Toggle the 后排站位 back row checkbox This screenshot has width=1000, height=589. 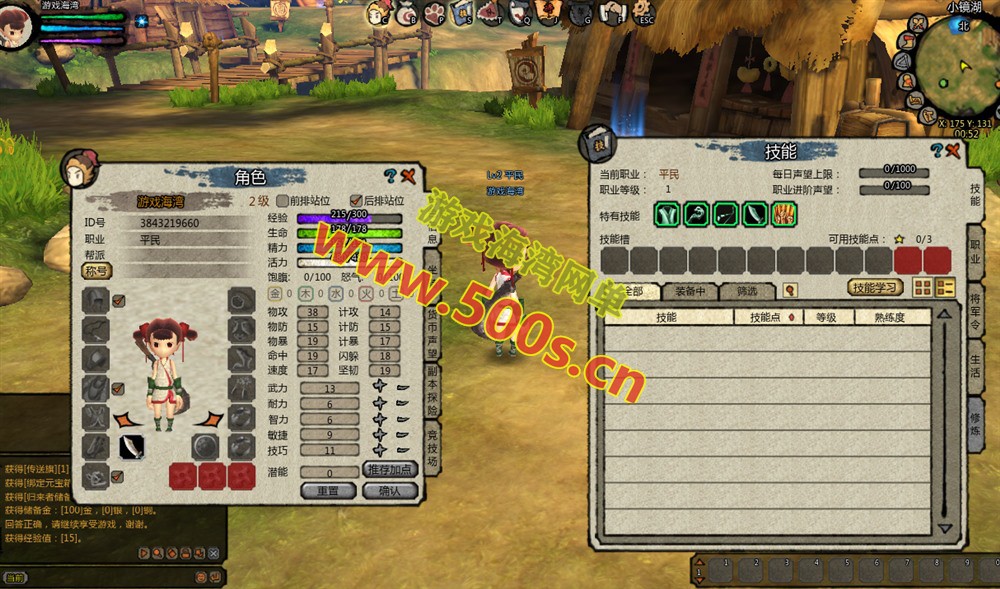coord(356,200)
